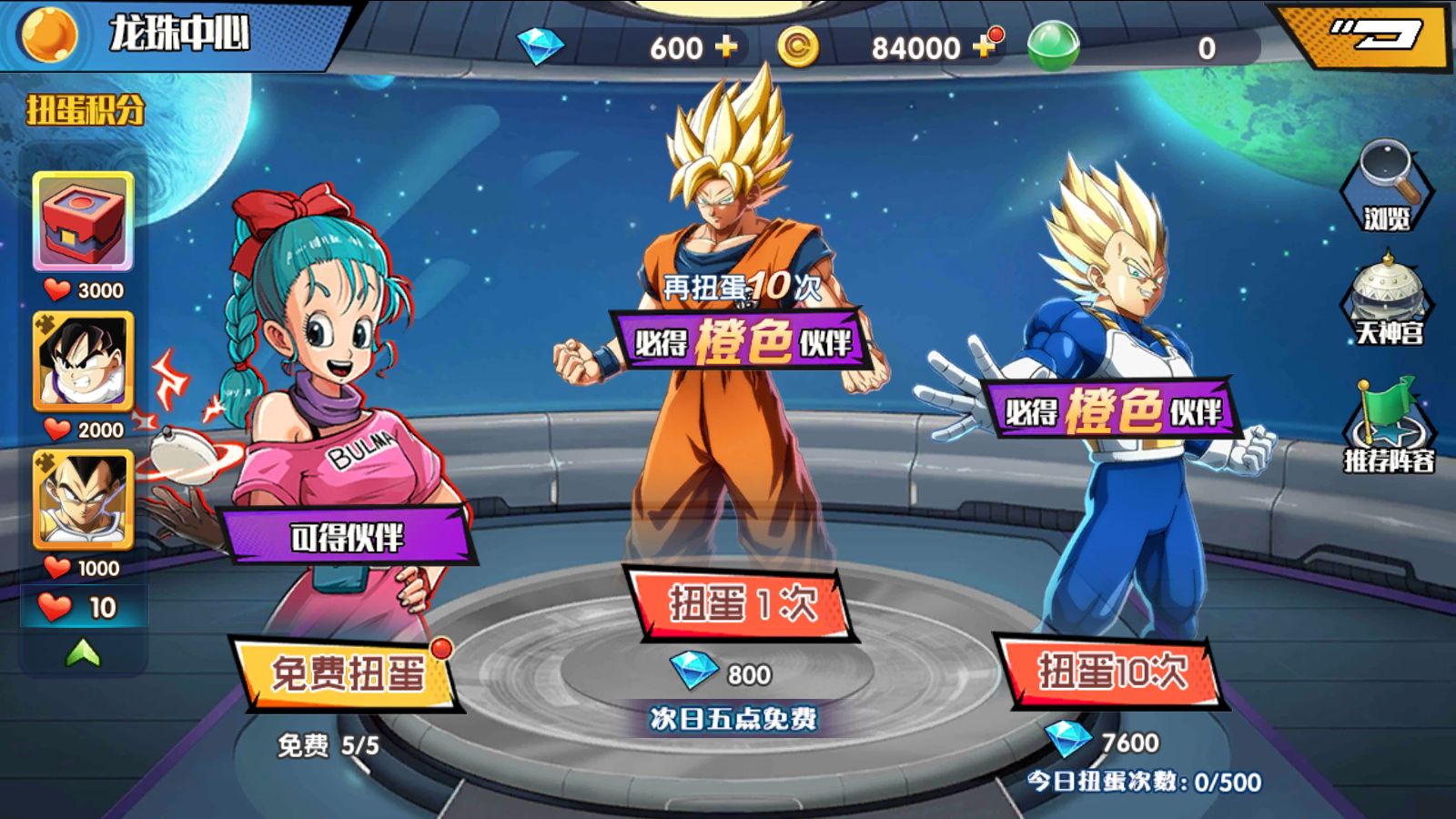
Task: Add diamonds with the plus button
Action: (726, 47)
